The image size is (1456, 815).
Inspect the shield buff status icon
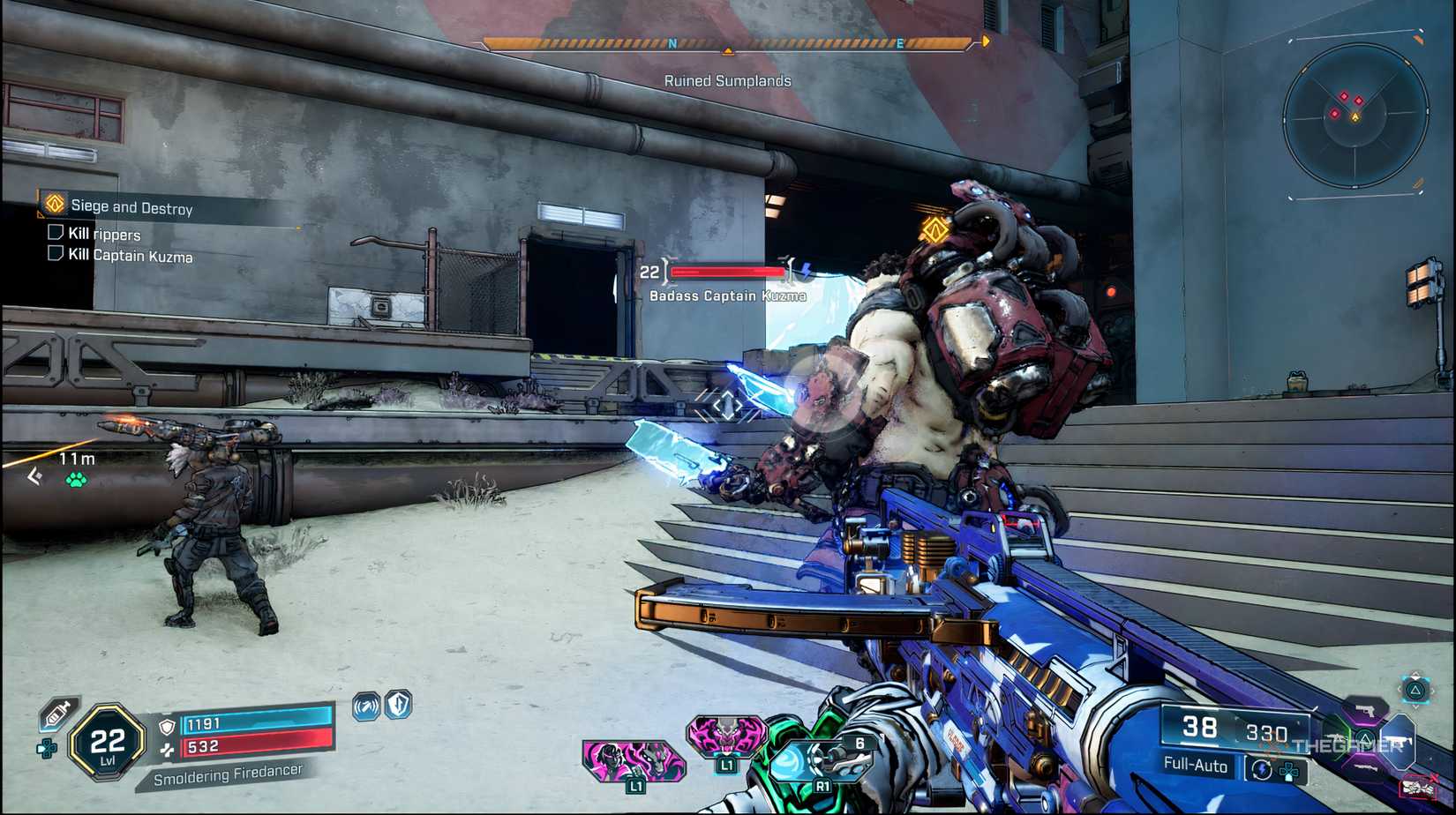tap(399, 704)
